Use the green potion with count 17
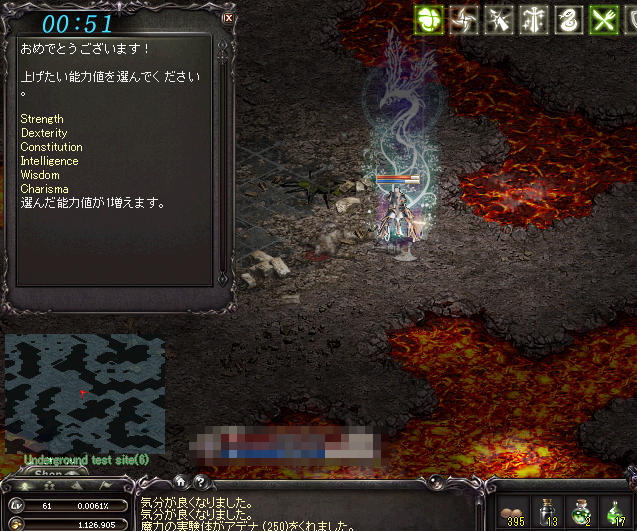The image size is (637, 531). (x=614, y=510)
